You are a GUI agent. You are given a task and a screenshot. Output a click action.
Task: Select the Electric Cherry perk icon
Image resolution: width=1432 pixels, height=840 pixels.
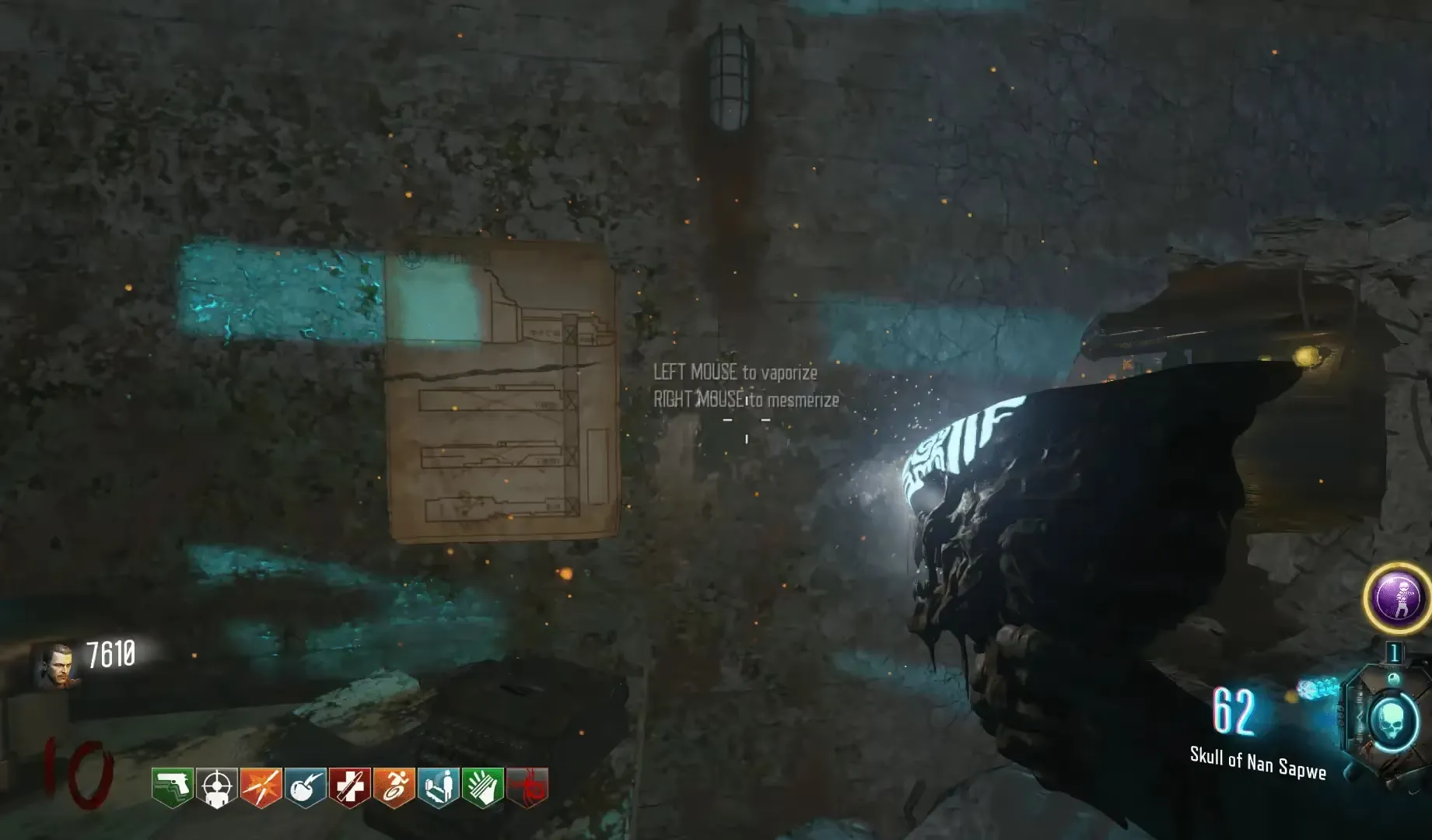tap(305, 788)
